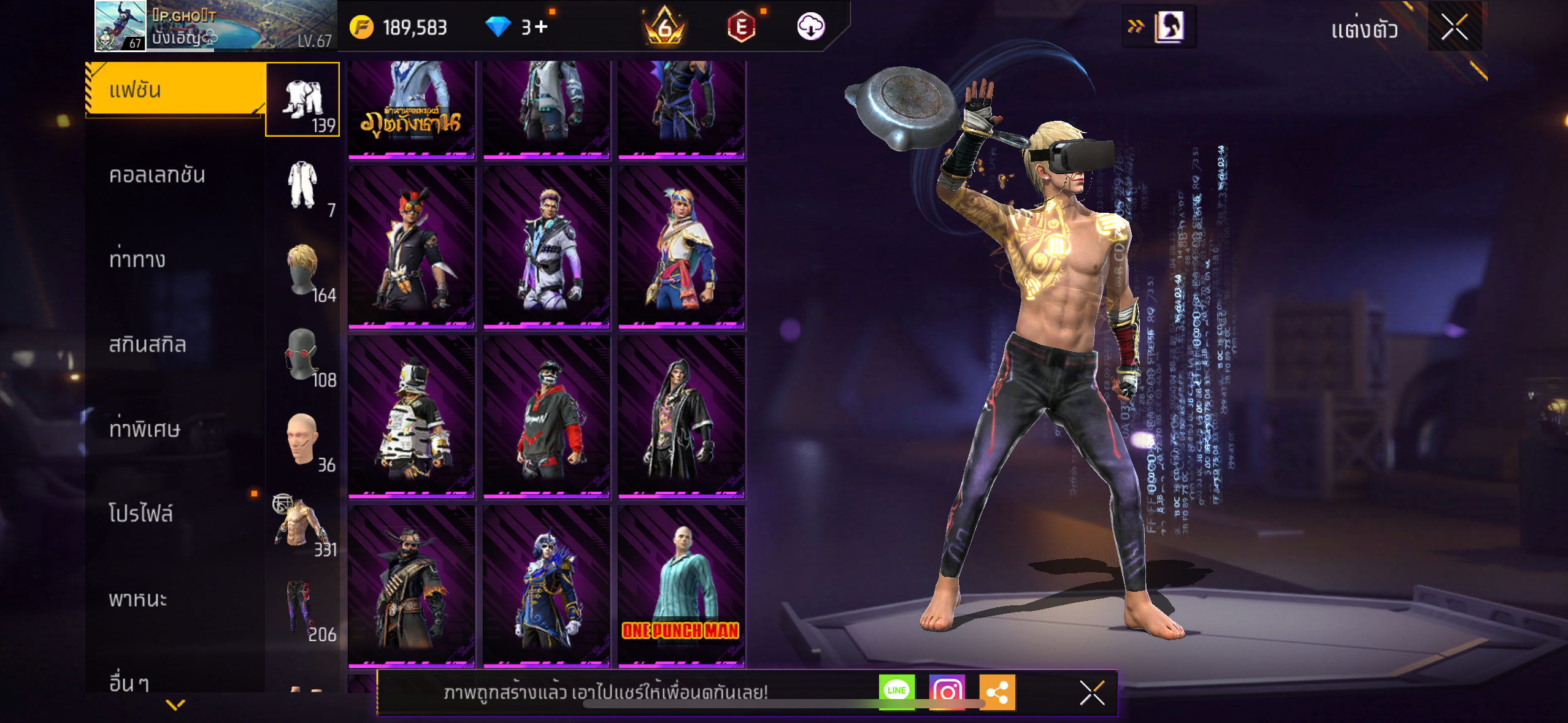Open the mask subcategory showing 108
Screen dimensions: 1568x723
(302, 354)
